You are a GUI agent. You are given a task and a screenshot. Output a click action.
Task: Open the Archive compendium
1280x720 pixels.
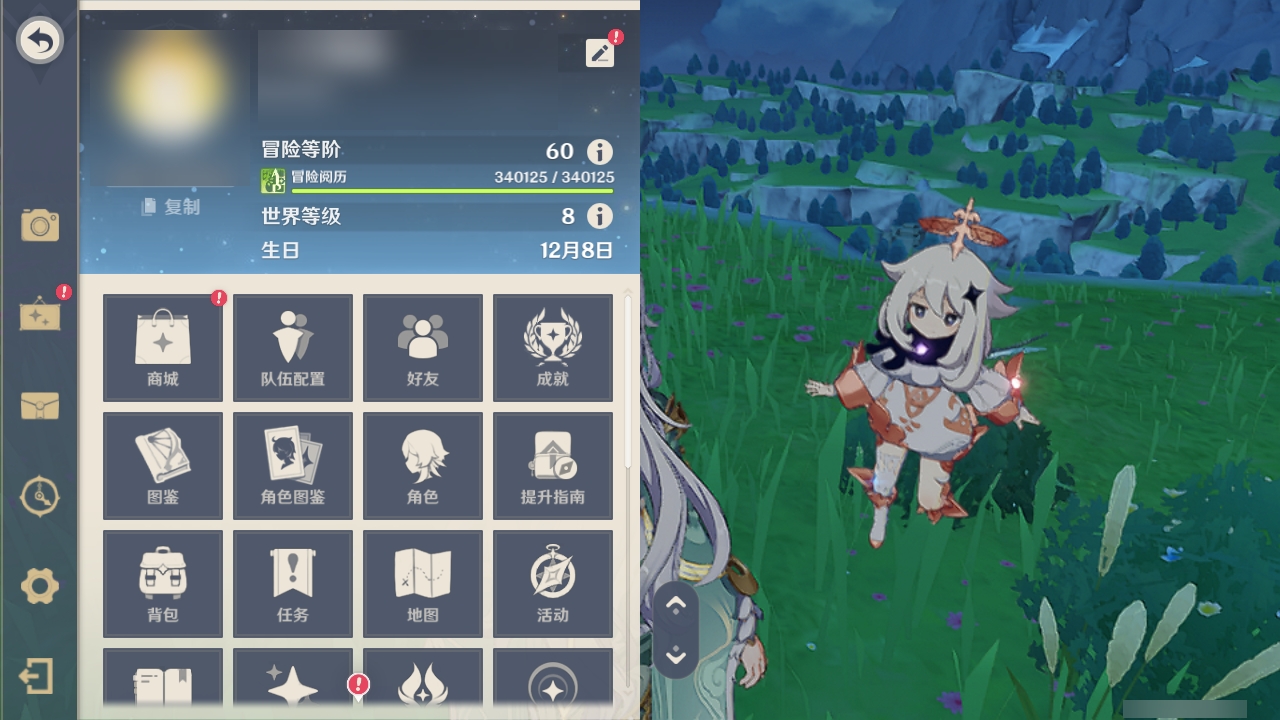pos(162,465)
